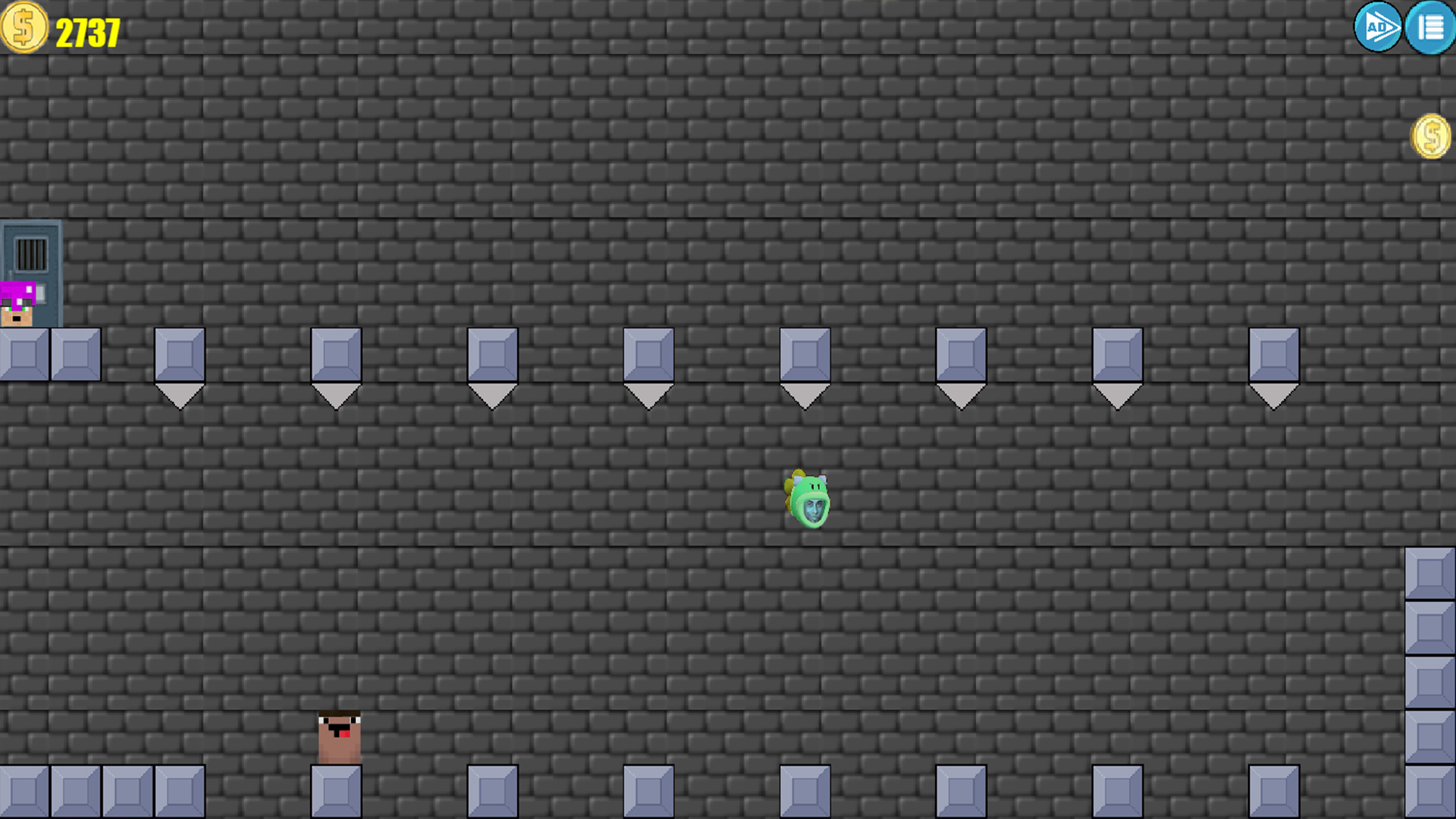Screen dimensions: 1456x819
Task: Click the AD skip button
Action: pos(1378,28)
